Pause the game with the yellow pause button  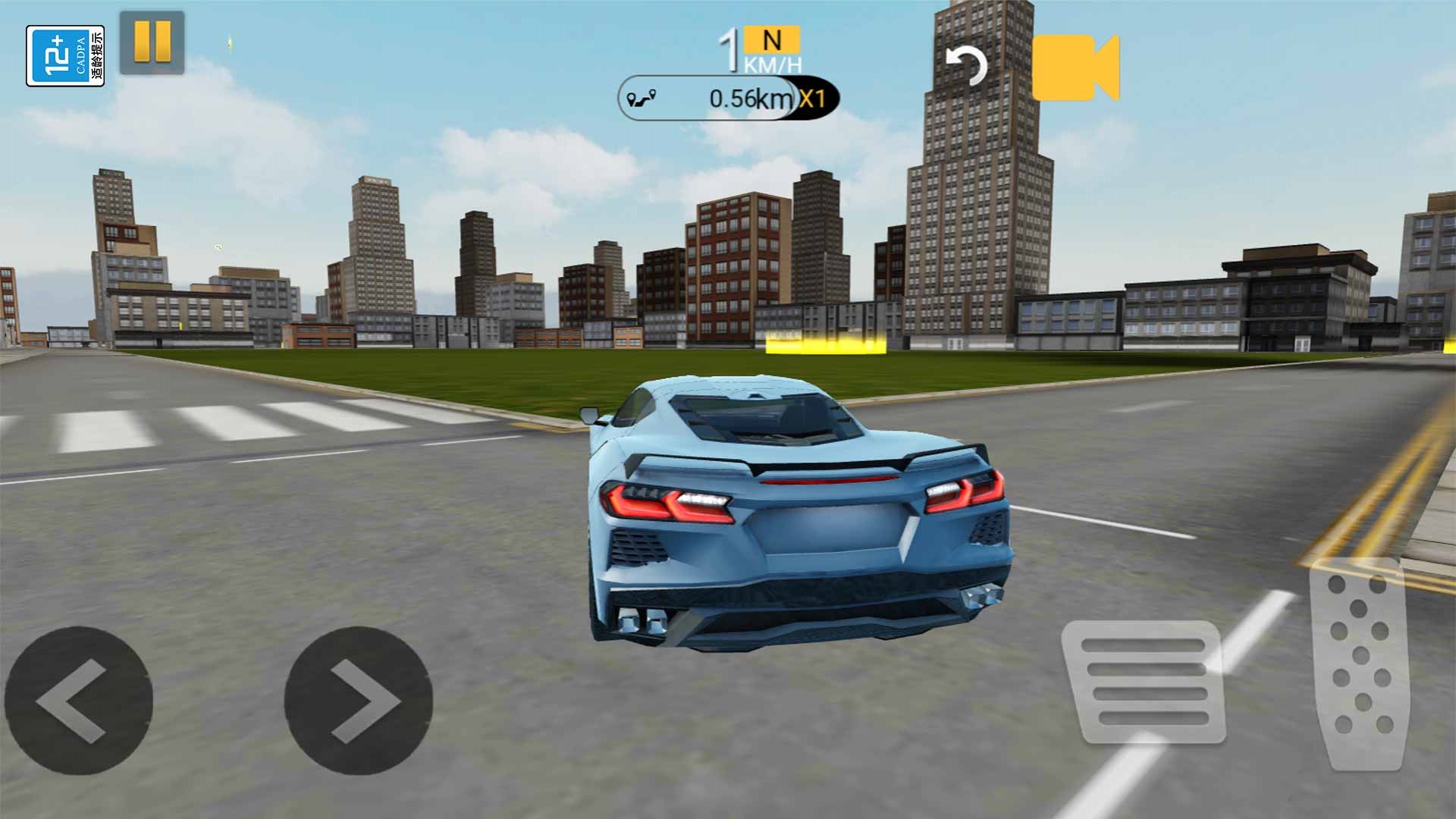(152, 42)
